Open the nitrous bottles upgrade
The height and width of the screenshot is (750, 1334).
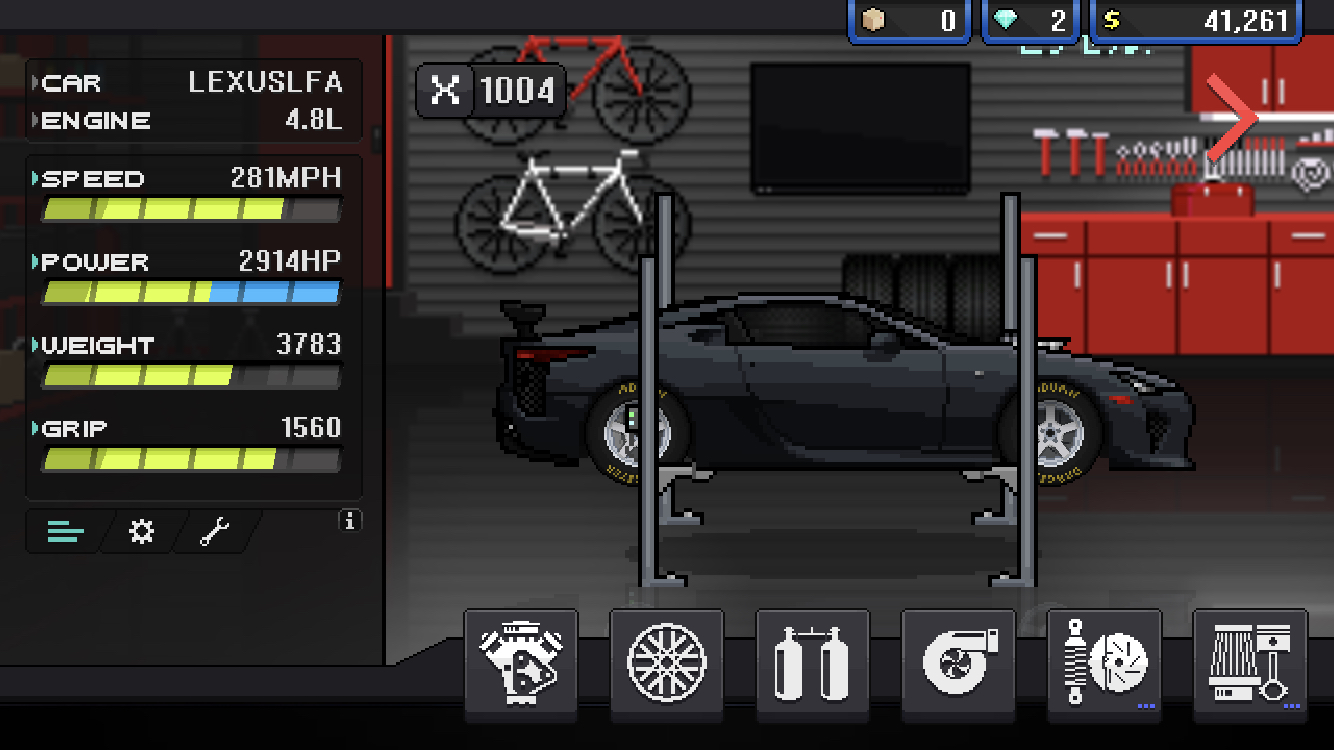tap(812, 664)
